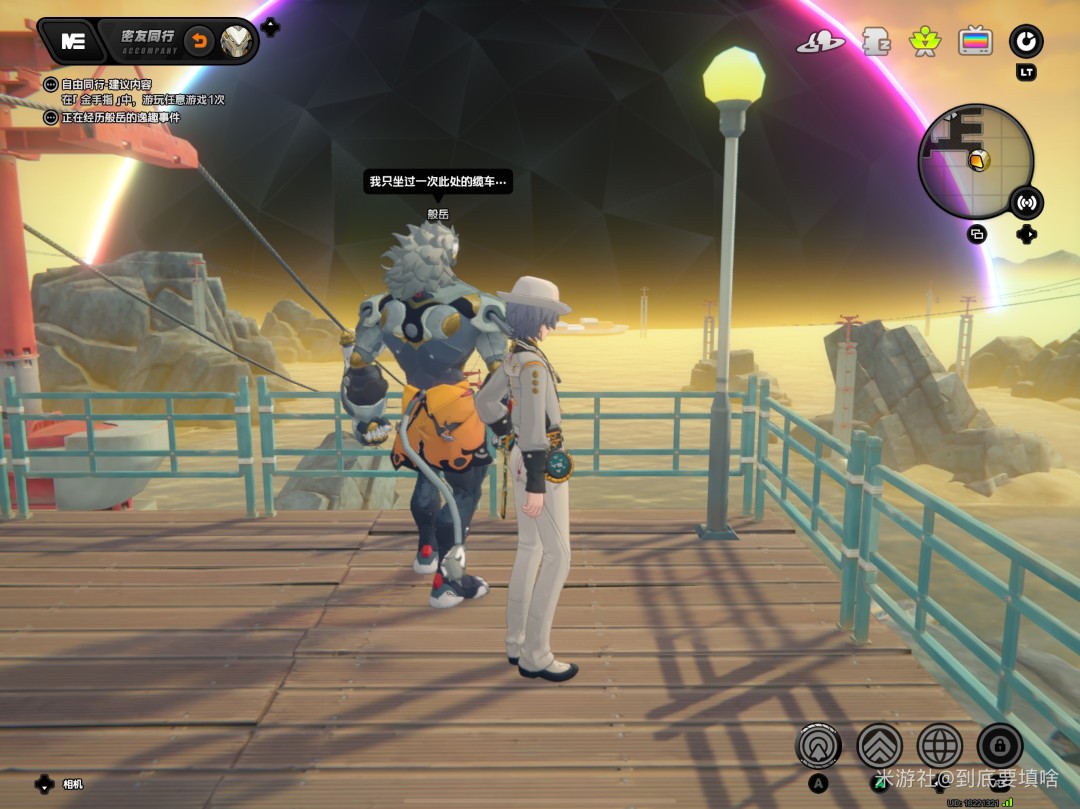Click the signal broadcast button beside minimap
1080x809 pixels.
pyautogui.click(x=1026, y=203)
